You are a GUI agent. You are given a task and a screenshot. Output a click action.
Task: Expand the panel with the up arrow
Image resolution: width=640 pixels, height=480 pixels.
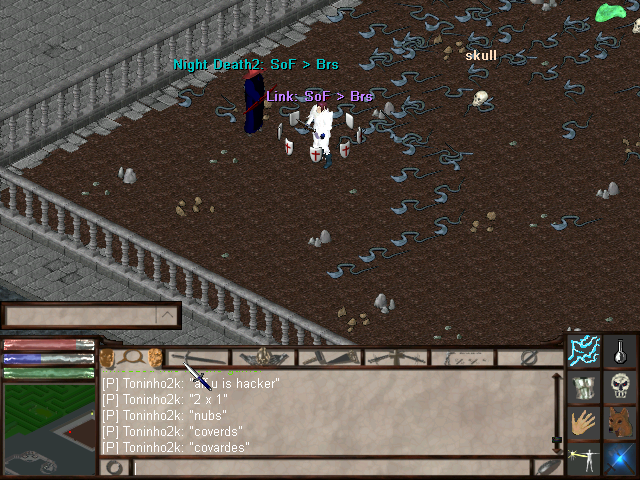pyautogui.click(x=167, y=316)
